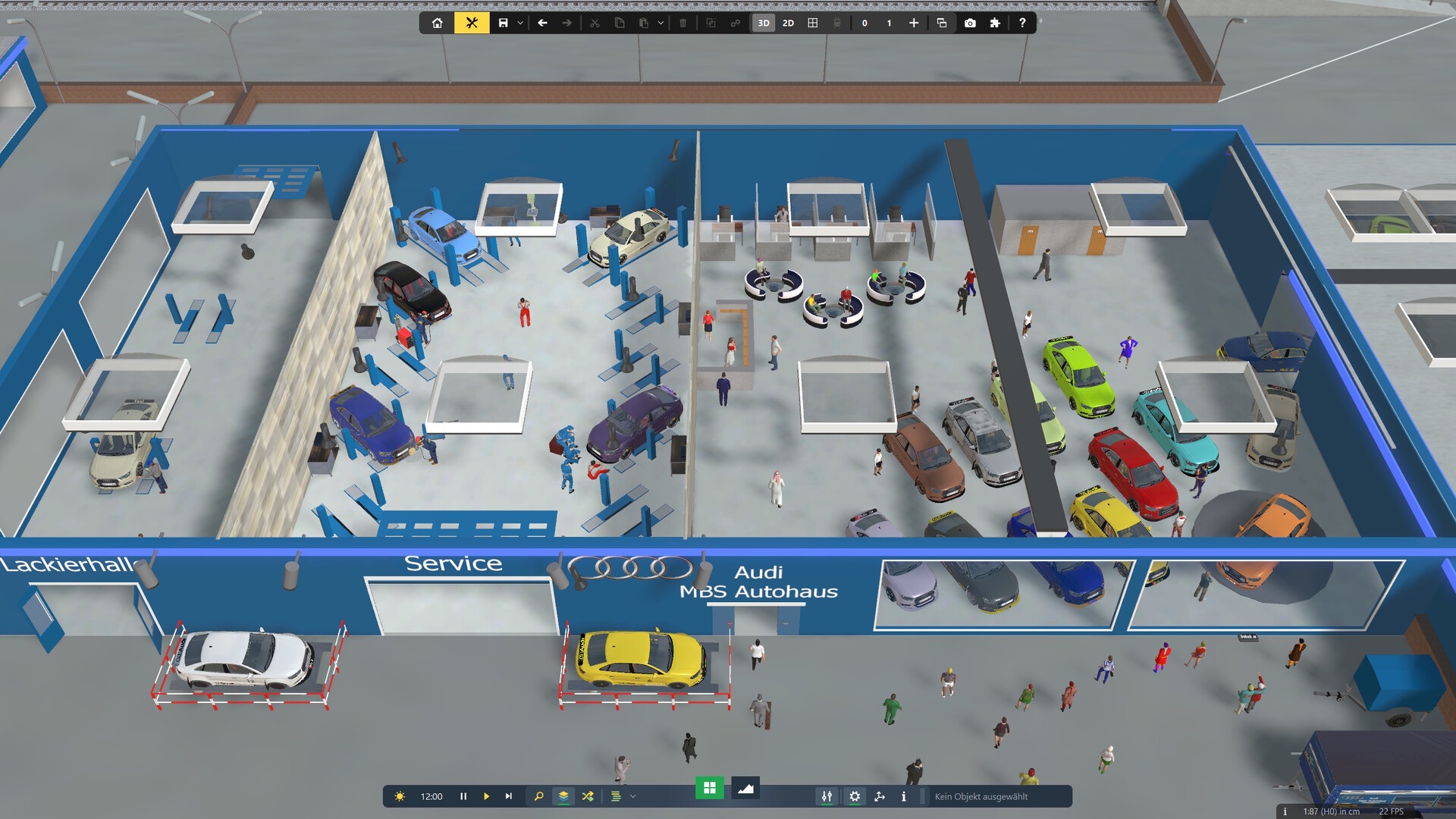
Task: Save the layout with the floppy disk
Action: (503, 23)
